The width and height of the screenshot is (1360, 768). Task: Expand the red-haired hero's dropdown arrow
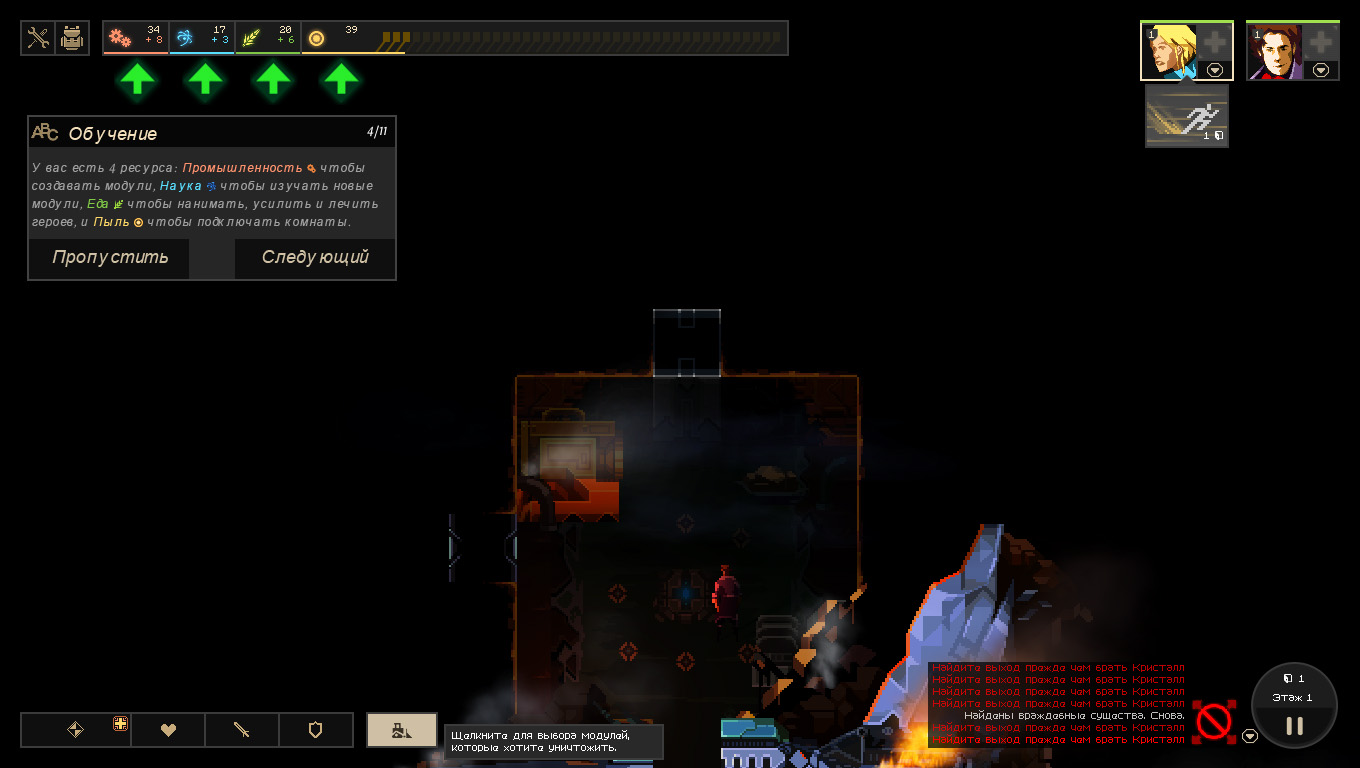pyautogui.click(x=1321, y=70)
